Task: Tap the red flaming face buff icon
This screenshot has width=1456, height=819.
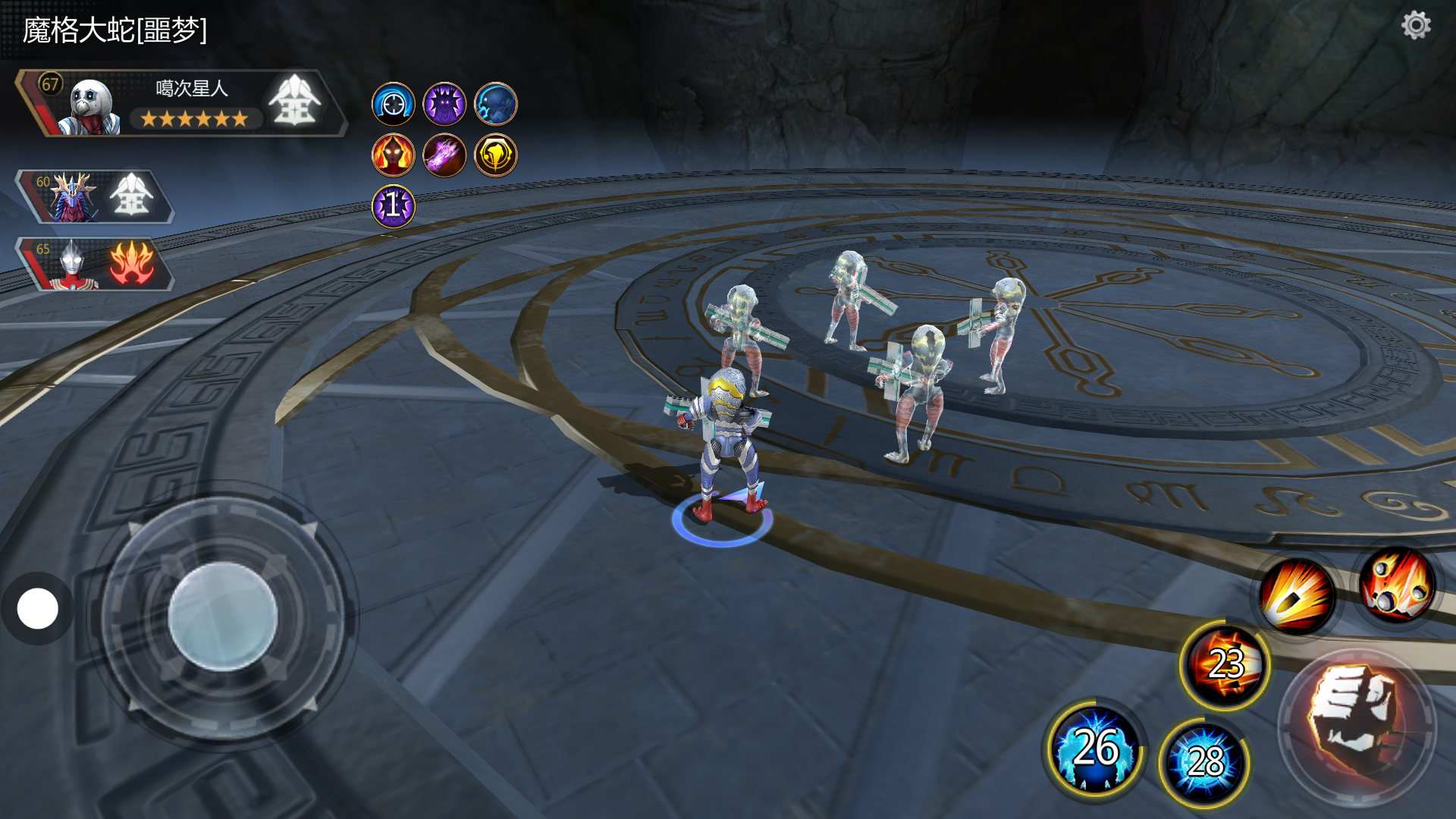Action: point(393,155)
